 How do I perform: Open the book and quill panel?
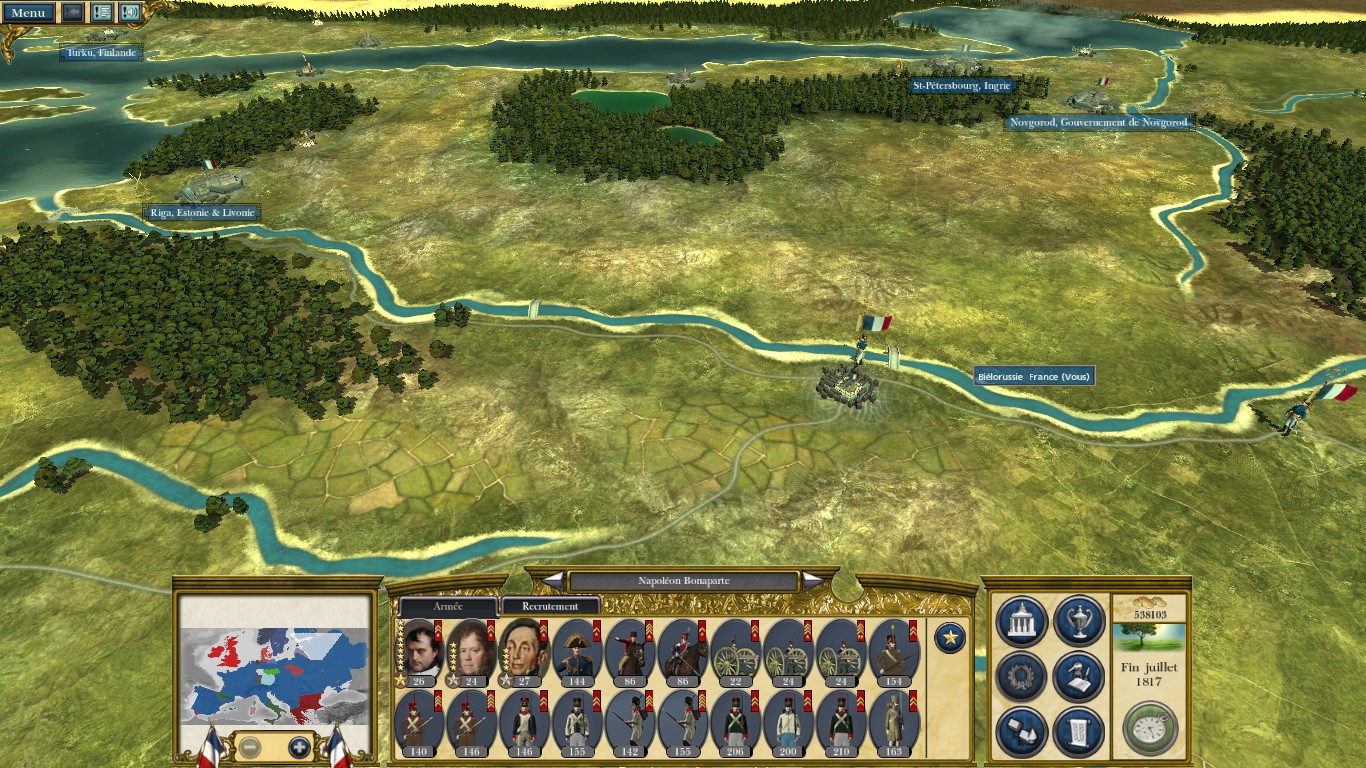(x=1079, y=677)
